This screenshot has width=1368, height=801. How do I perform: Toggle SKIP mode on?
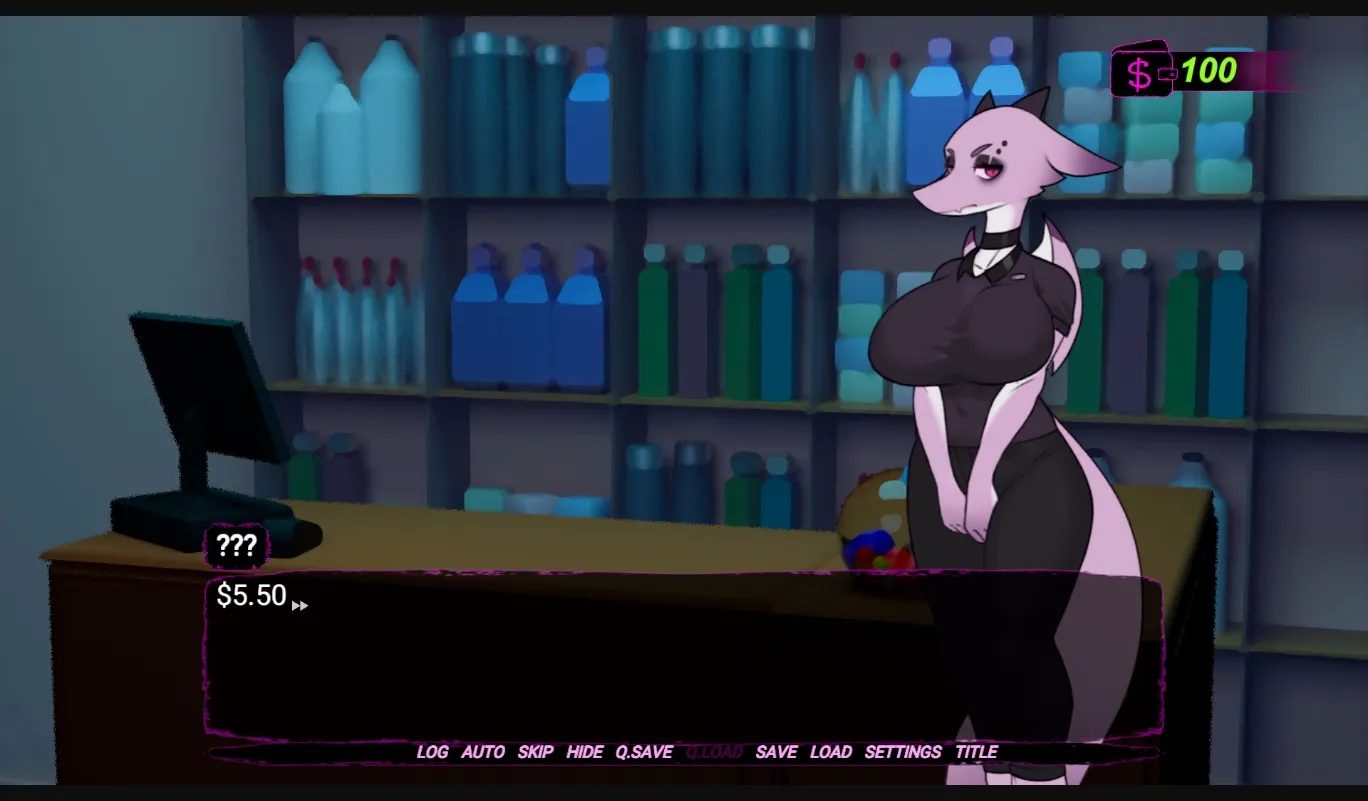[537, 752]
